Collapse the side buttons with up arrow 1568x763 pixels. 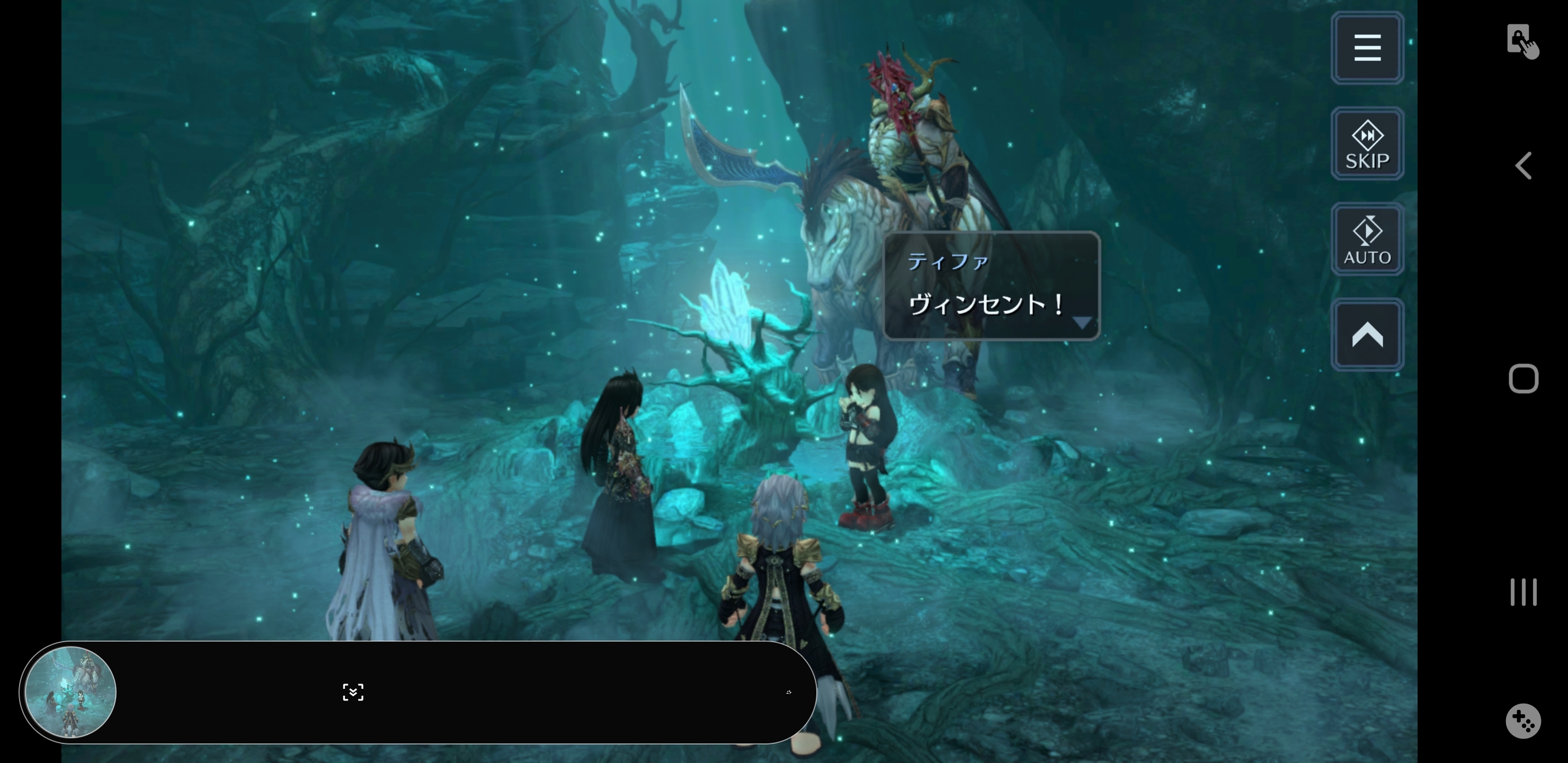1367,335
